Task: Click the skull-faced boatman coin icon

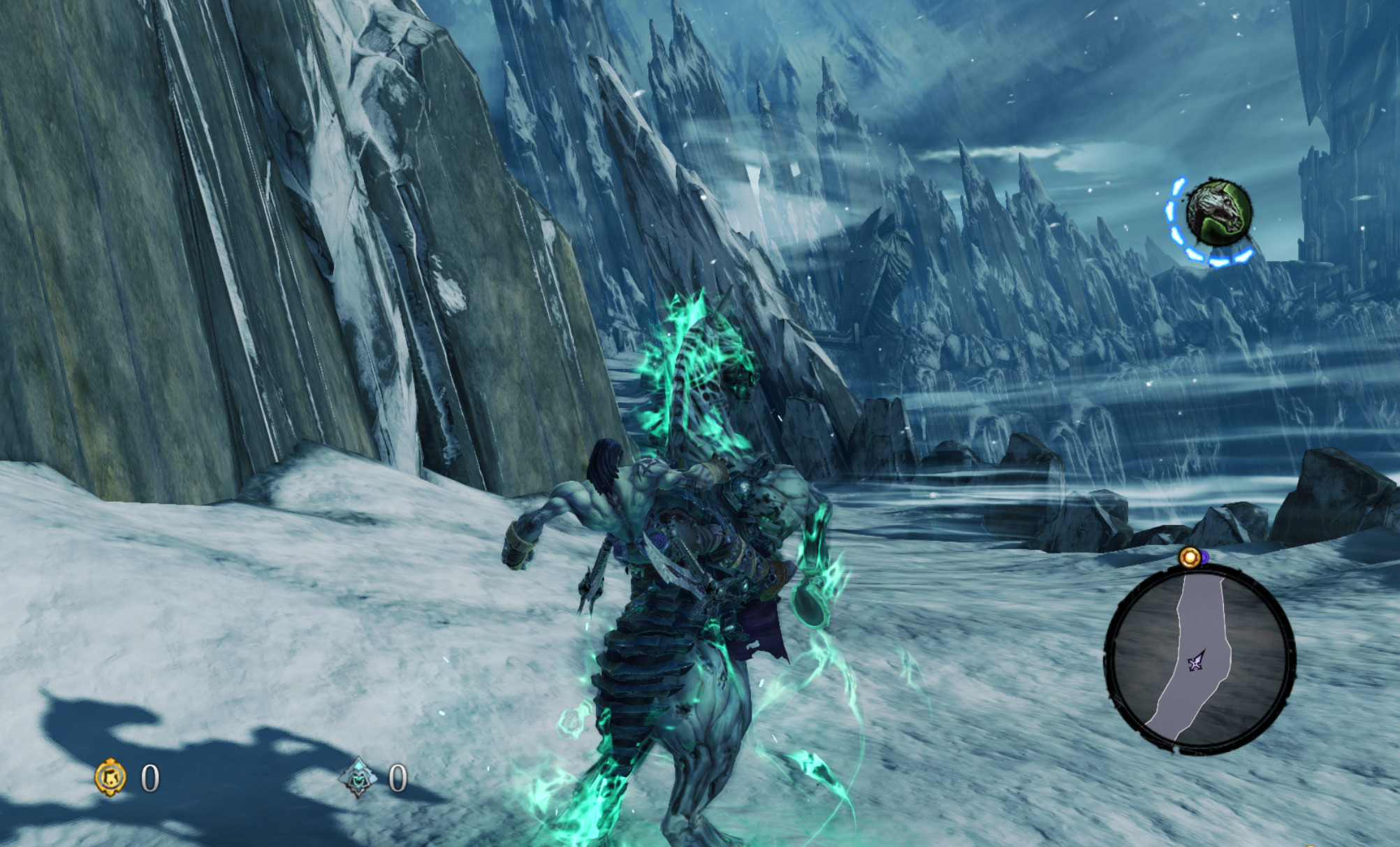Action: click(358, 776)
